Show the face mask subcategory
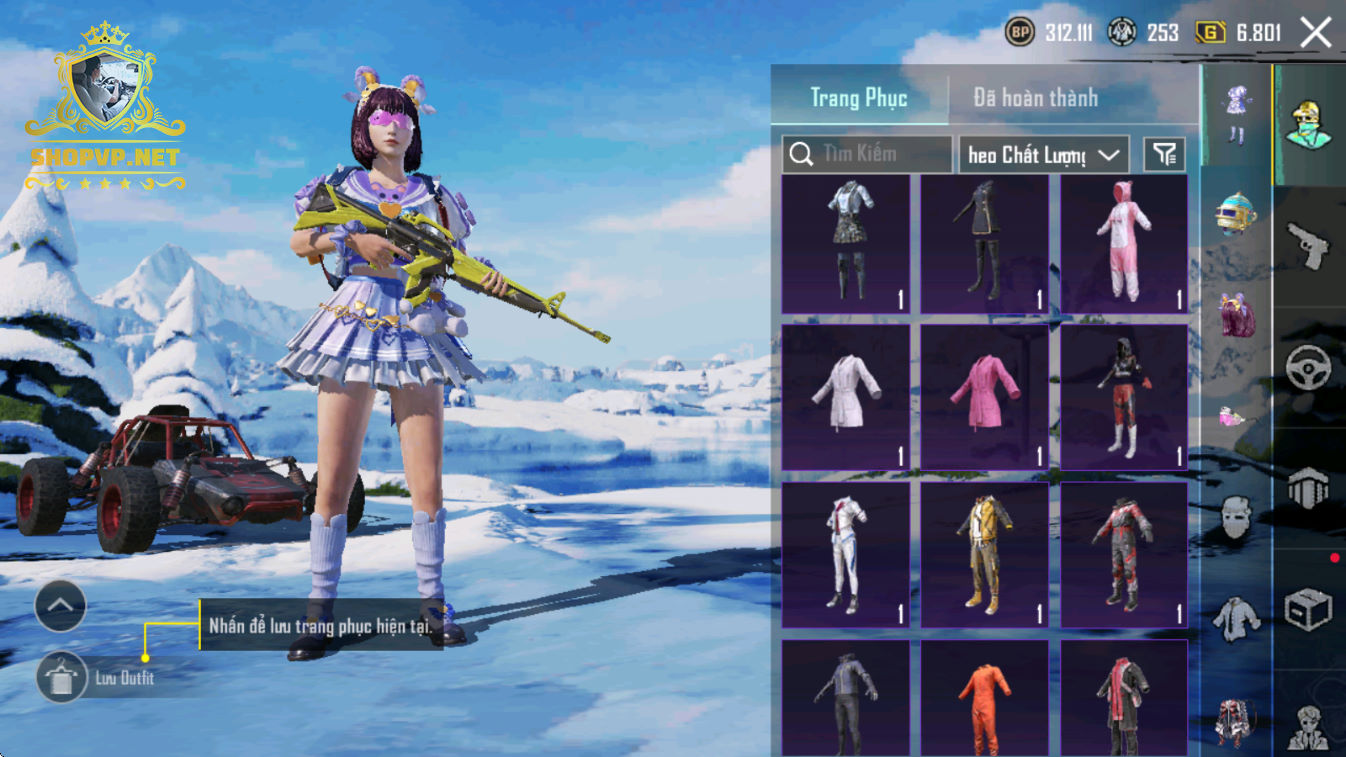1346x757 pixels. click(x=1236, y=518)
